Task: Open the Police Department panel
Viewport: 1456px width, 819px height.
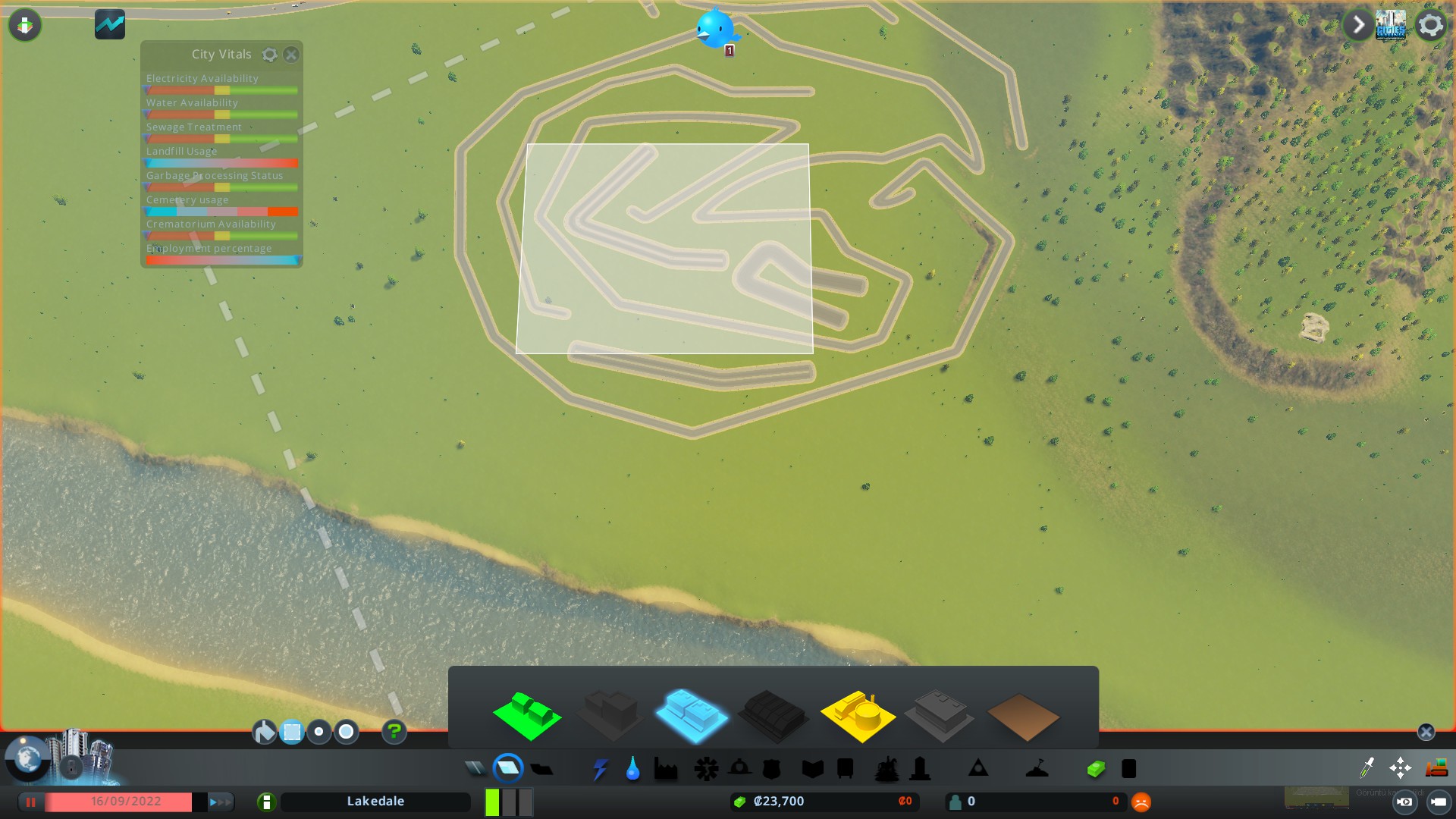Action: 772,768
